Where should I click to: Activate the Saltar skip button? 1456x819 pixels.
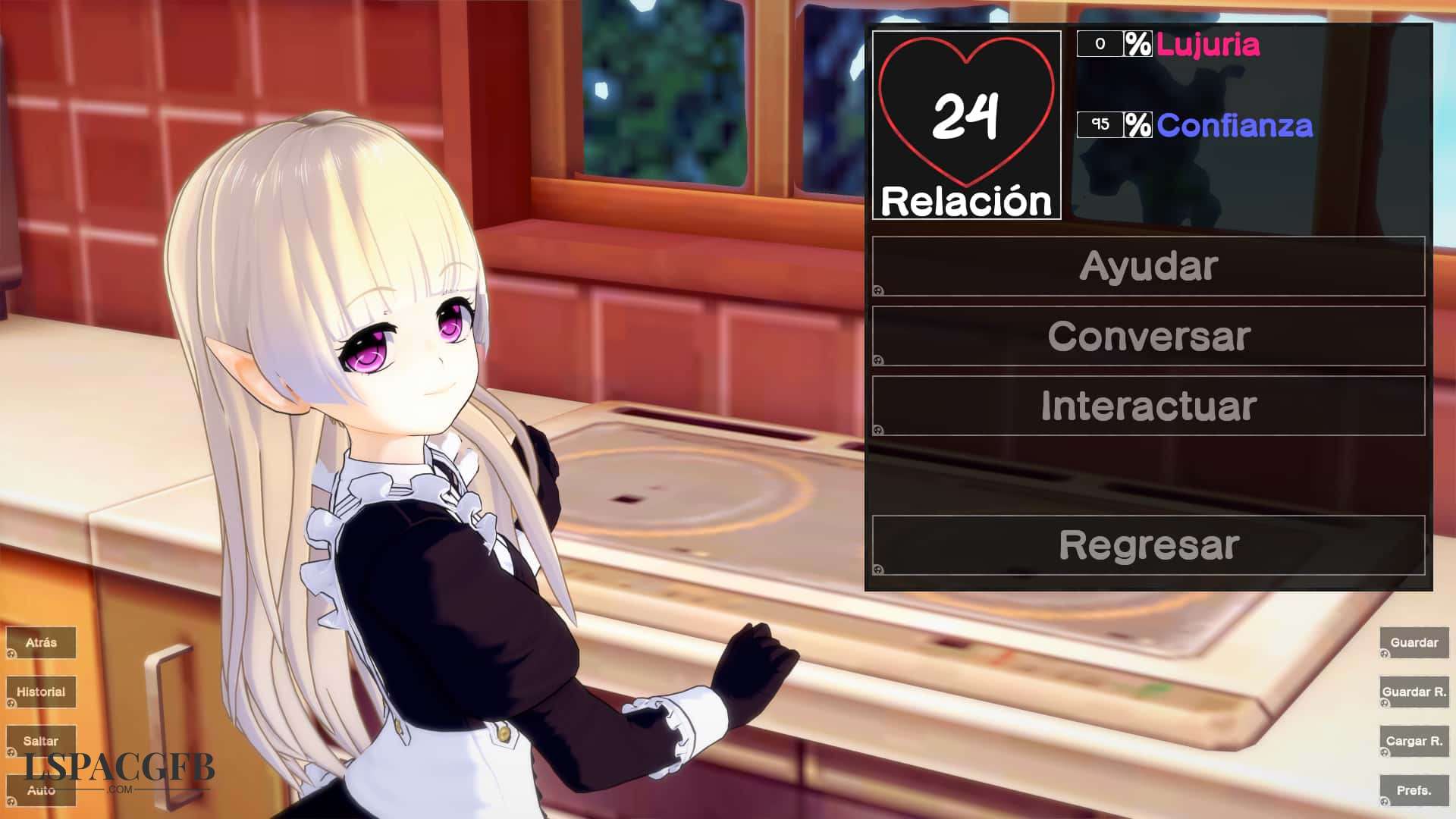[x=41, y=741]
